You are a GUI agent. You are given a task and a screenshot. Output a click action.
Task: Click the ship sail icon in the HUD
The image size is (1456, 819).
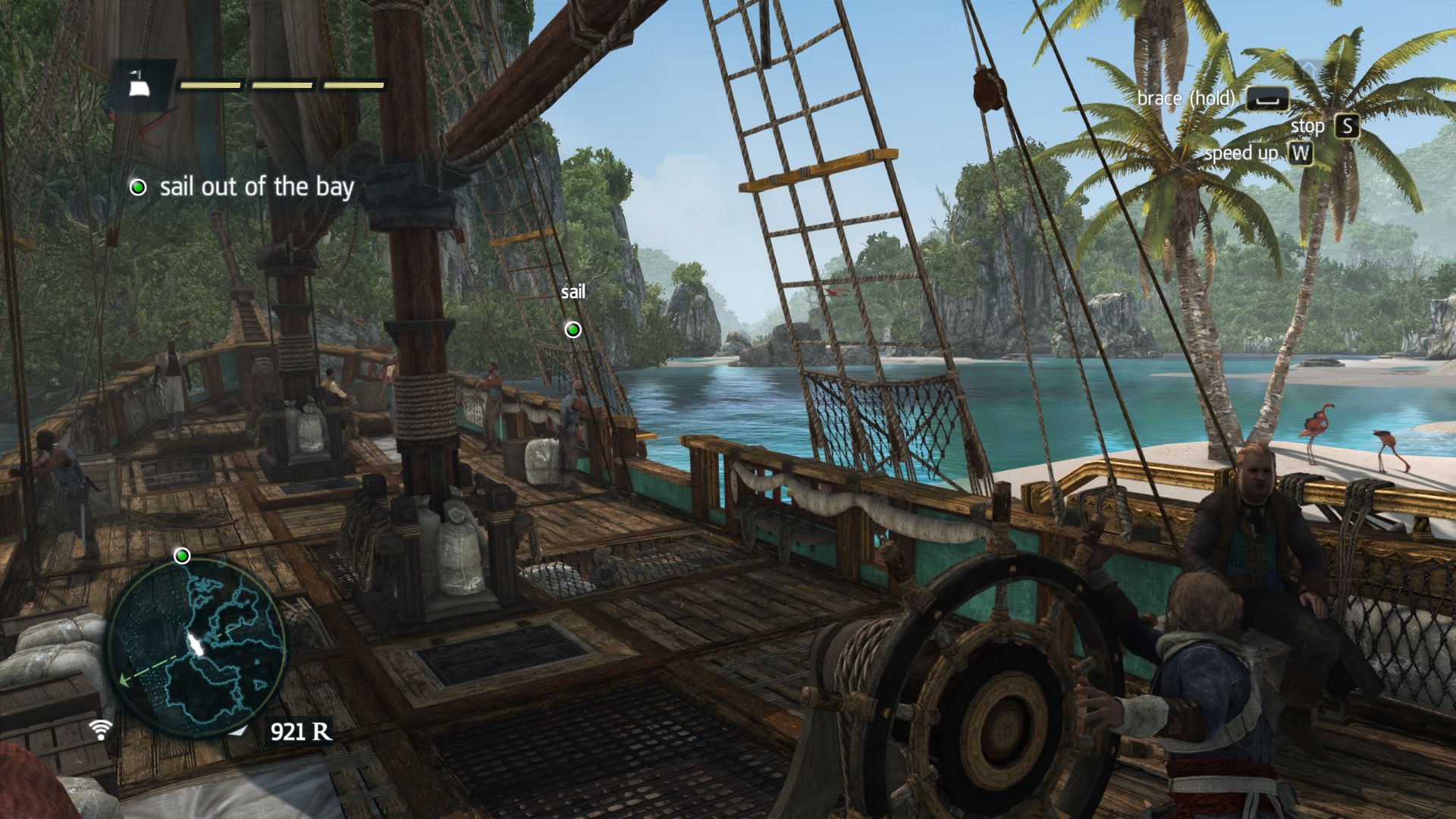138,86
